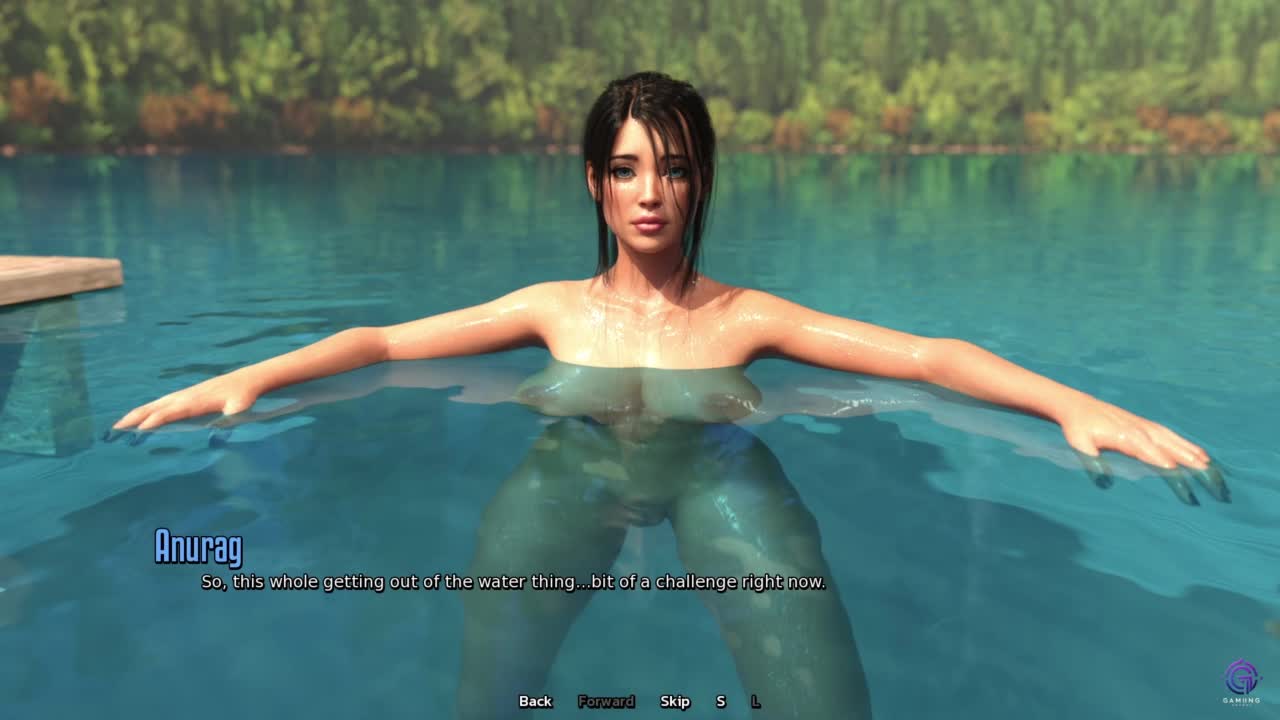Advance dialogue with the Forward button
This screenshot has height=720, width=1280.
coord(606,701)
